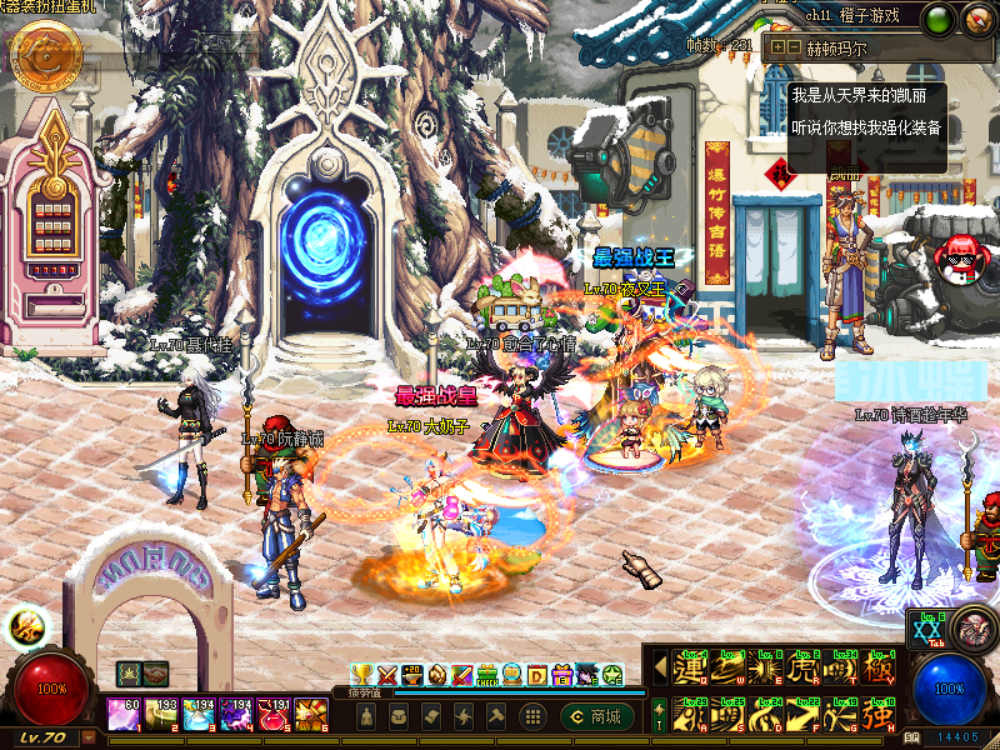
Task: Open the compass map button
Action: click(979, 19)
